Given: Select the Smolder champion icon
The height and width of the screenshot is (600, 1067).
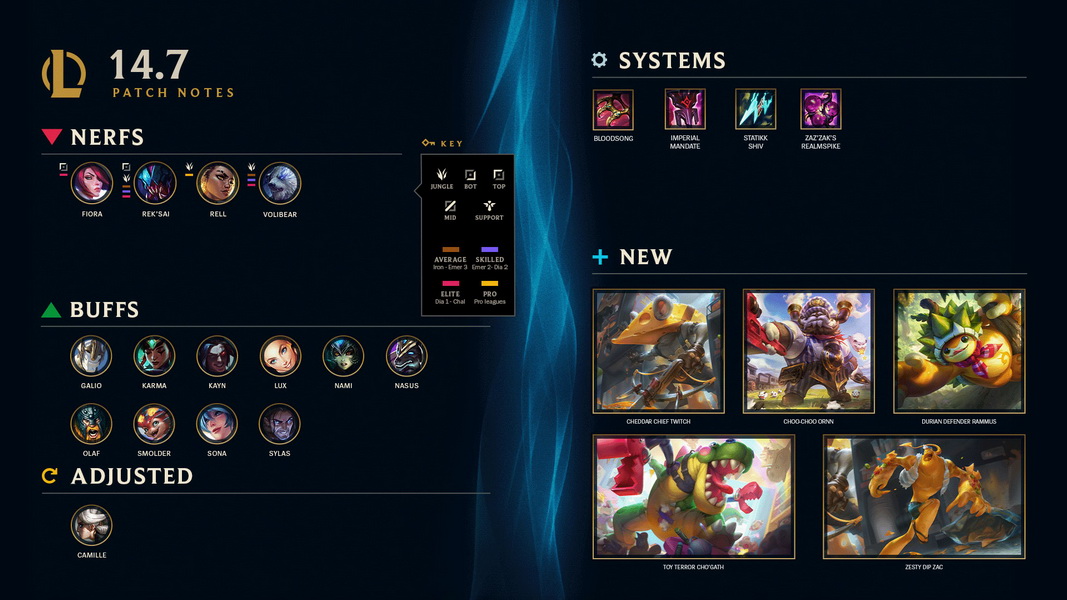Looking at the screenshot, I should coord(154,424).
